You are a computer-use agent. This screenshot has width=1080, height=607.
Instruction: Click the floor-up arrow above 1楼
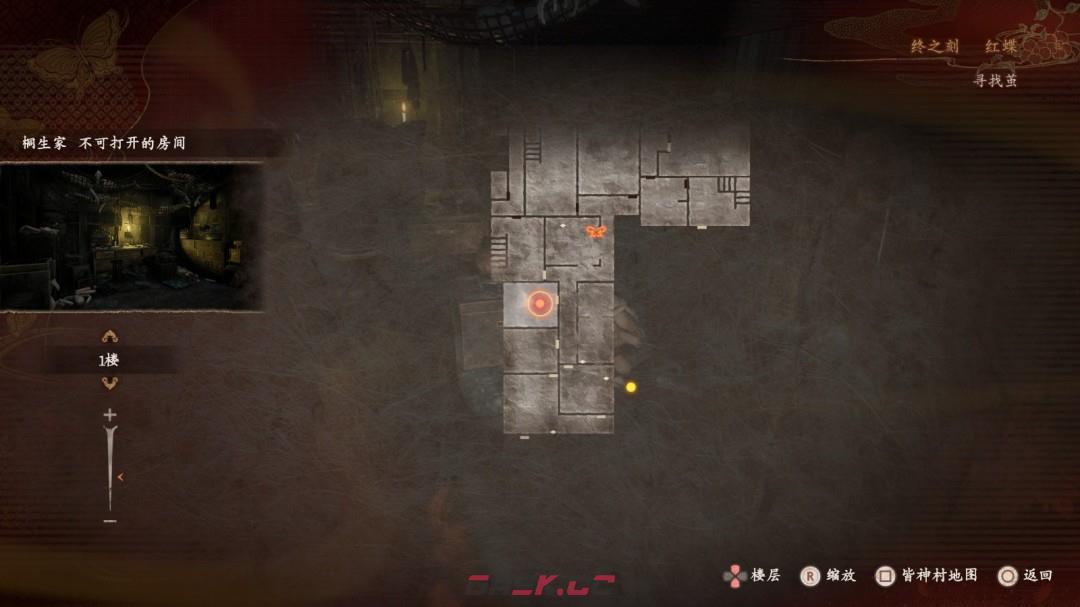click(110, 337)
